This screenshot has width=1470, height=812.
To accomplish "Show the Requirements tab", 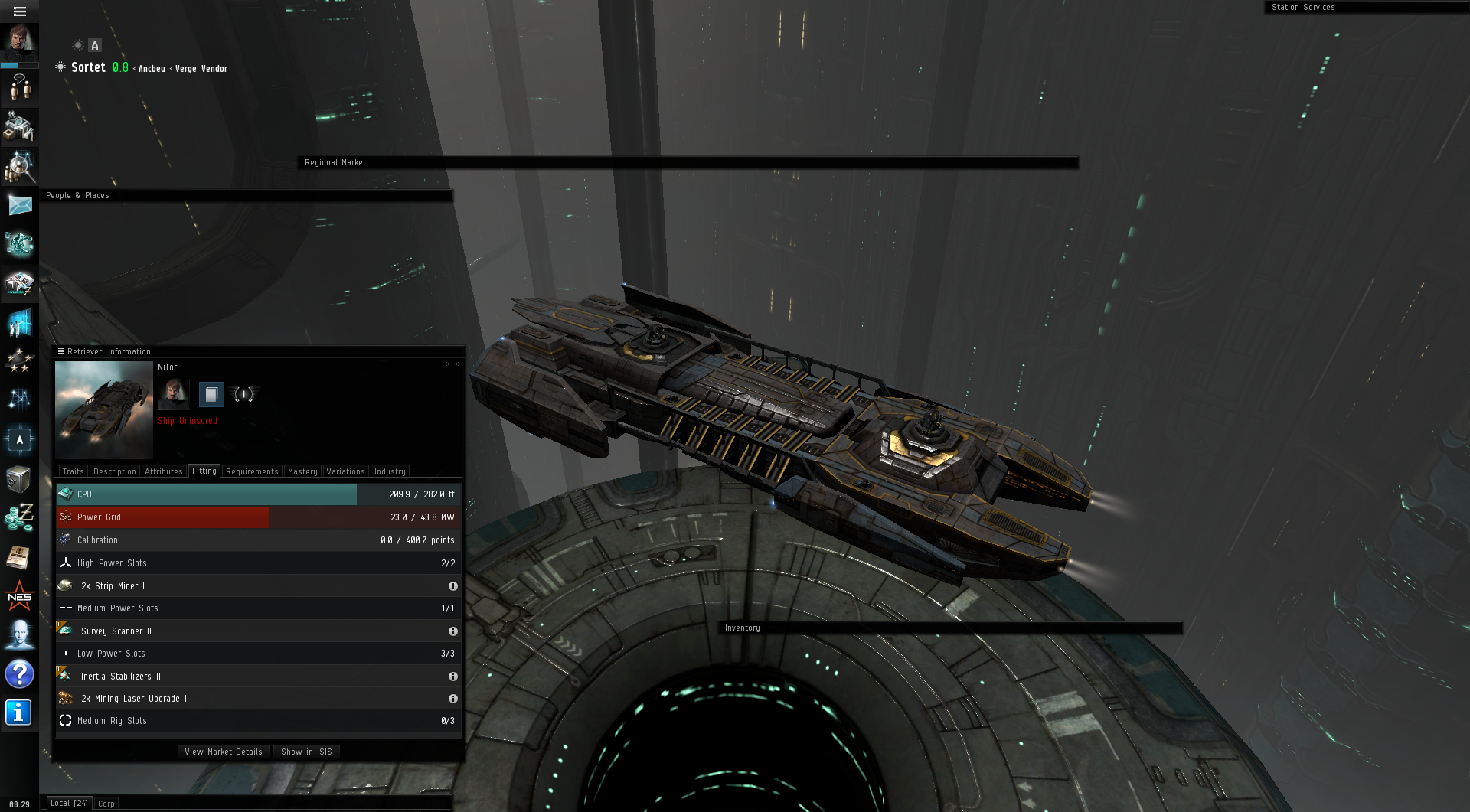I will (252, 471).
